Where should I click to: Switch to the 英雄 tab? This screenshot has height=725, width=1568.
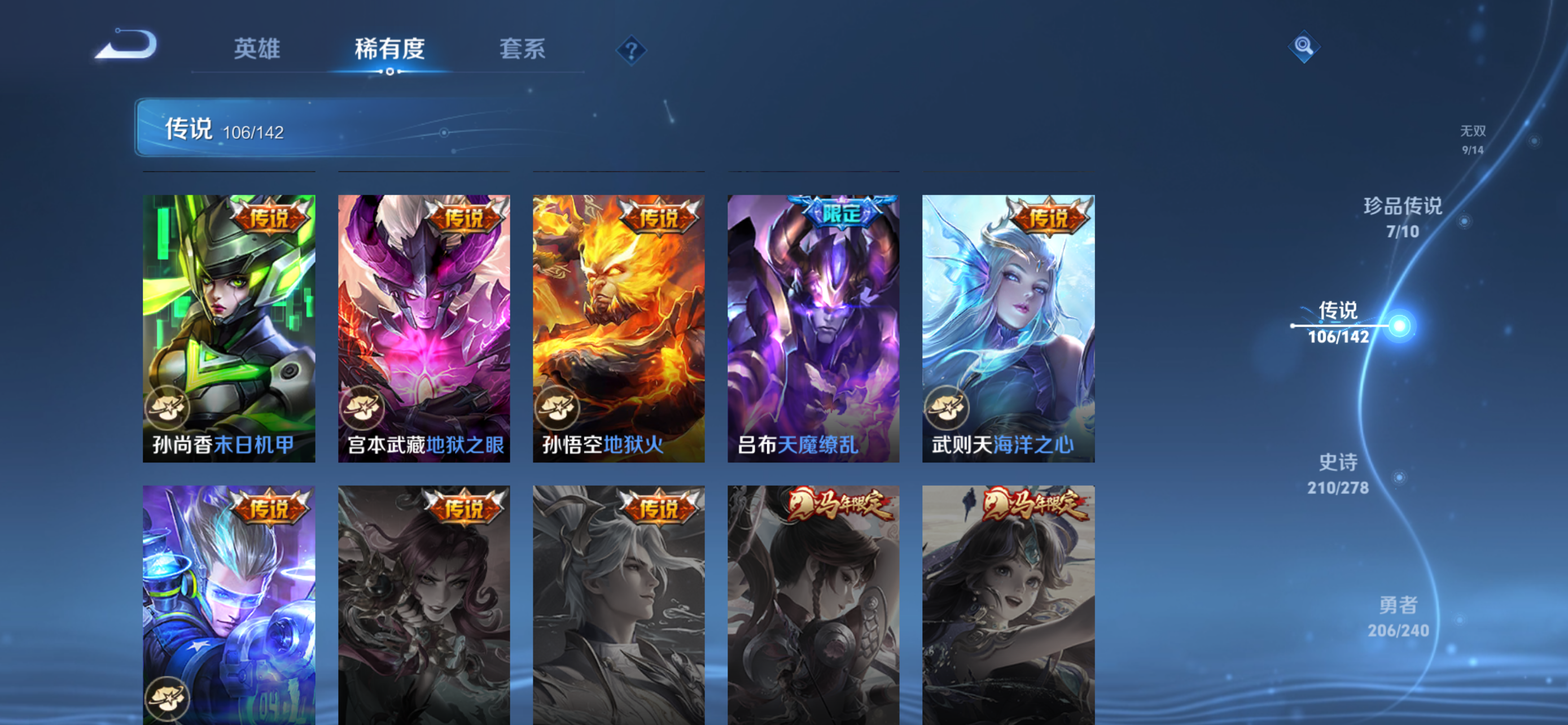257,50
